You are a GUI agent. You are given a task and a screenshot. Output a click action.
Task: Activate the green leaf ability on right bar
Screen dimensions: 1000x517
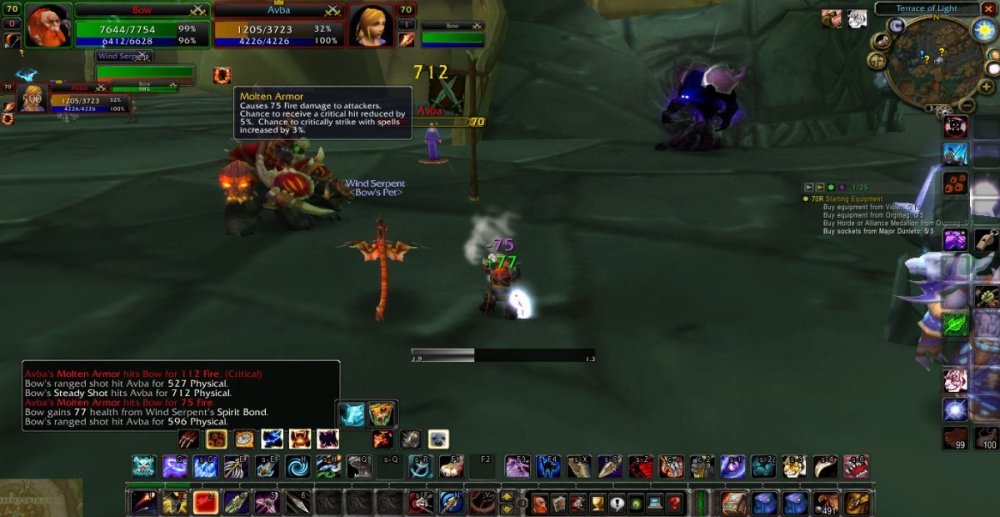[955, 324]
